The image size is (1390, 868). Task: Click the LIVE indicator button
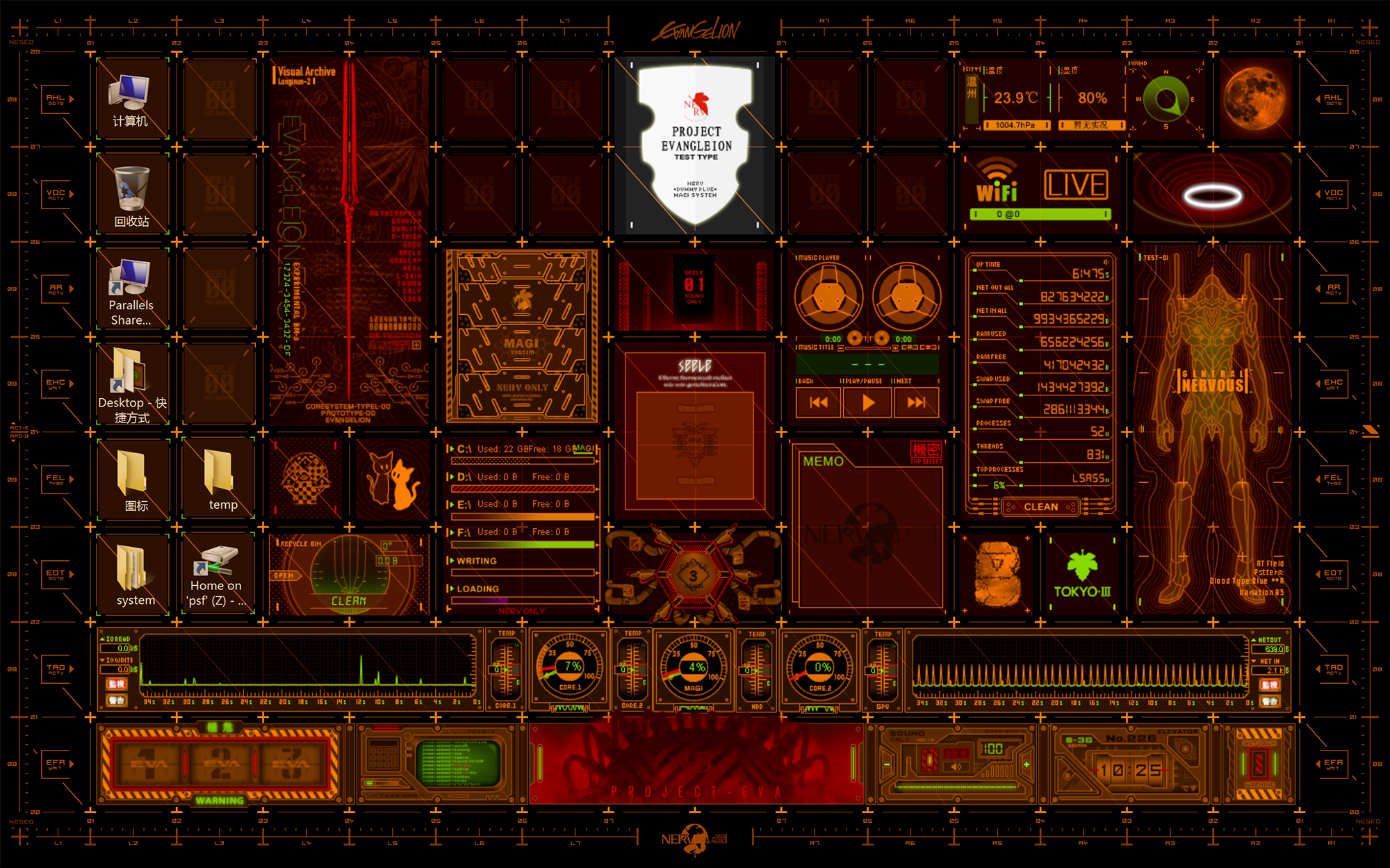click(1076, 185)
